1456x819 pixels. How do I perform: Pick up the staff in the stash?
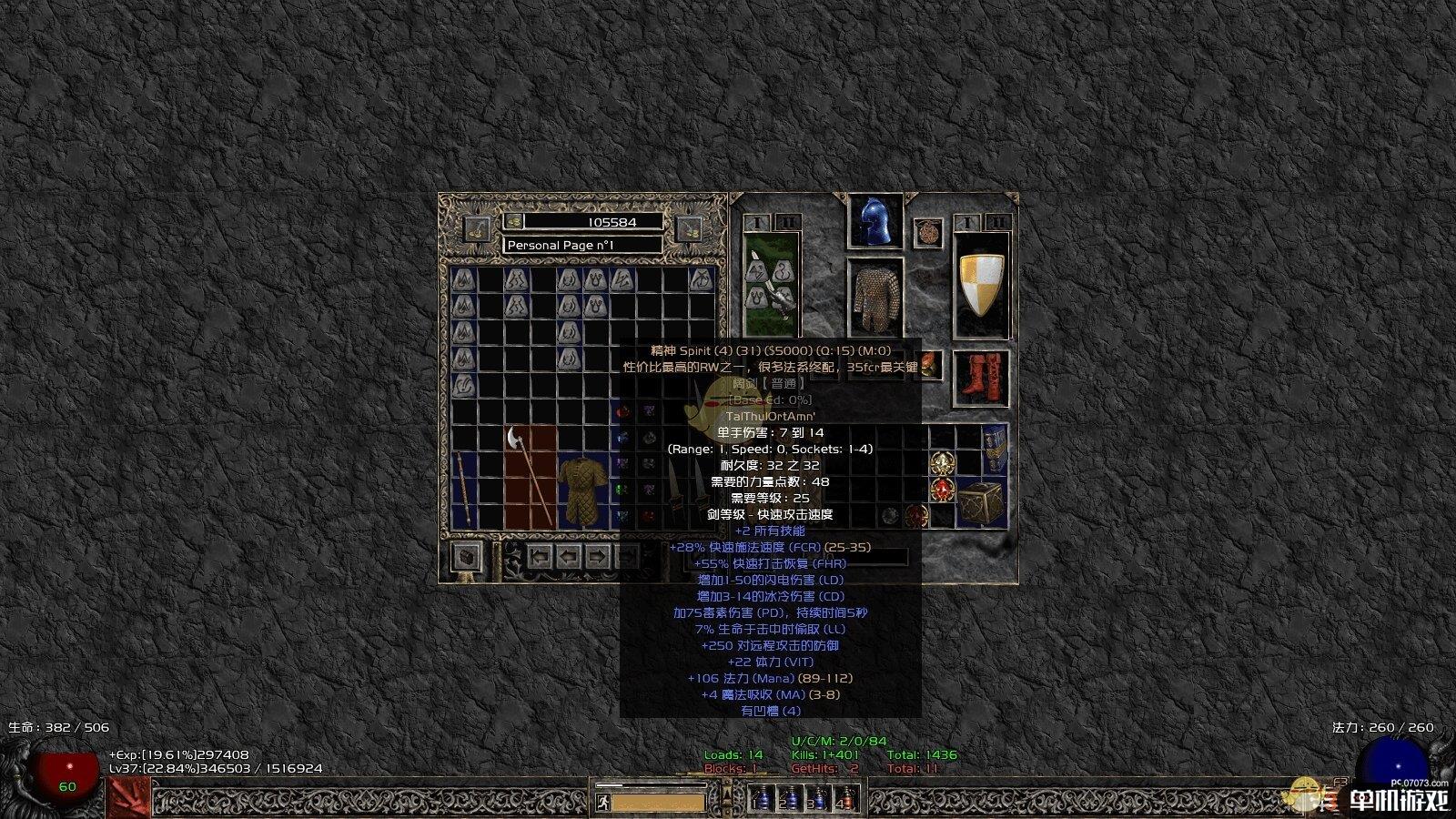pyautogui.click(x=464, y=490)
